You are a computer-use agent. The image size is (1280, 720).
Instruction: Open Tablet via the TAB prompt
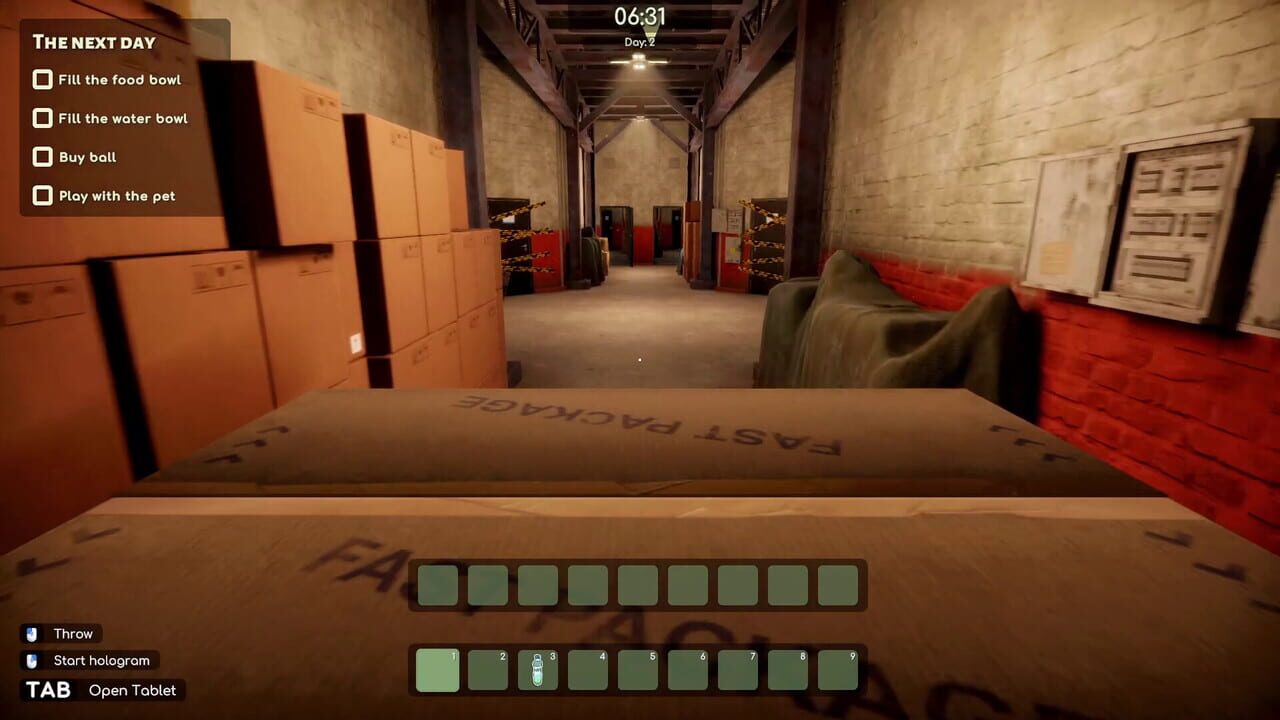coord(131,690)
